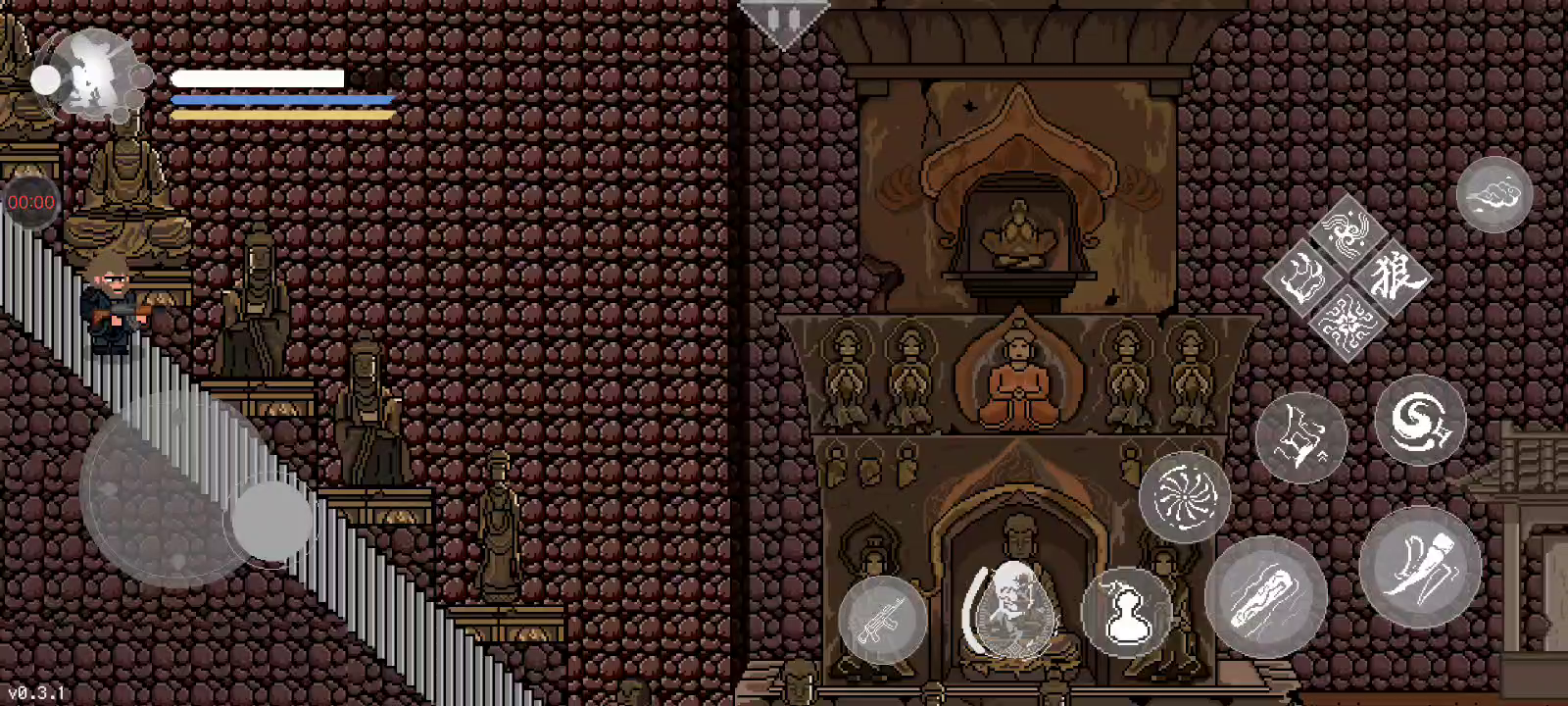Activate the spiral swirl spell button
Viewport: 1568px width, 706px height.
pyautogui.click(x=1419, y=420)
